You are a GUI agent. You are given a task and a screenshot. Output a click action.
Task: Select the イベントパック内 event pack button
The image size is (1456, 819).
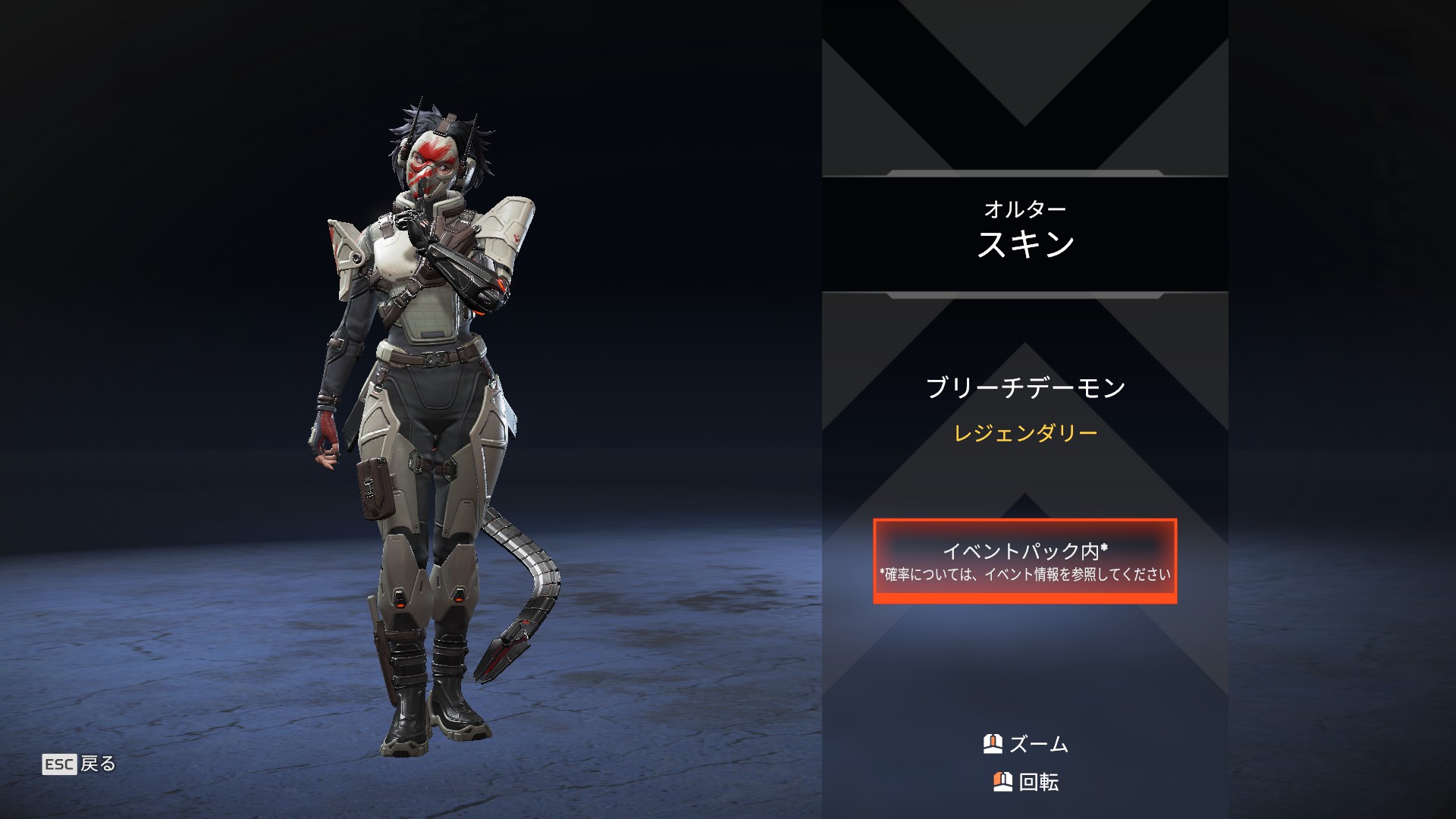tap(1025, 561)
